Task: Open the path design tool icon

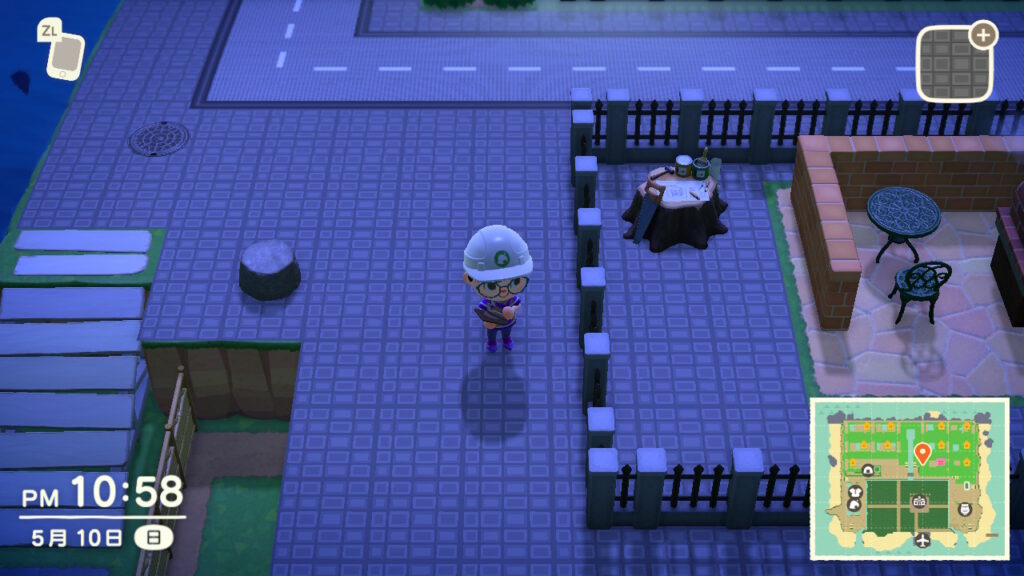Action: point(955,64)
